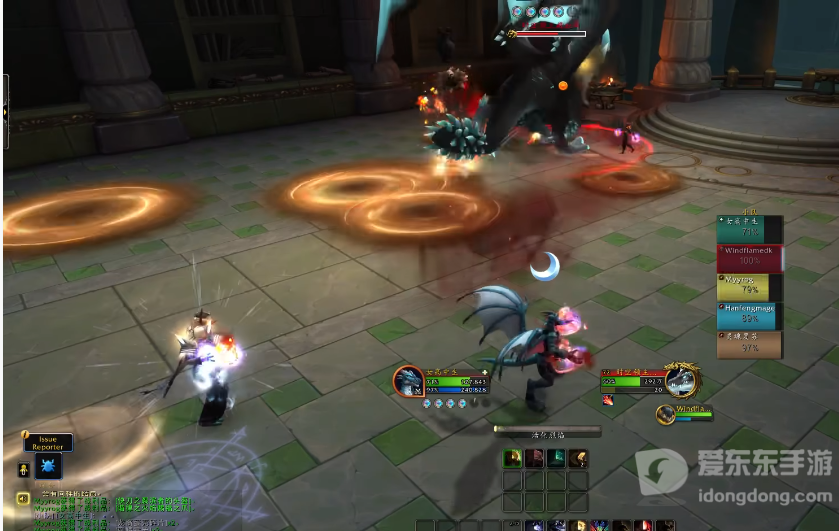Select the bottom brown party member frame
The height and width of the screenshot is (531, 839).
749,344
